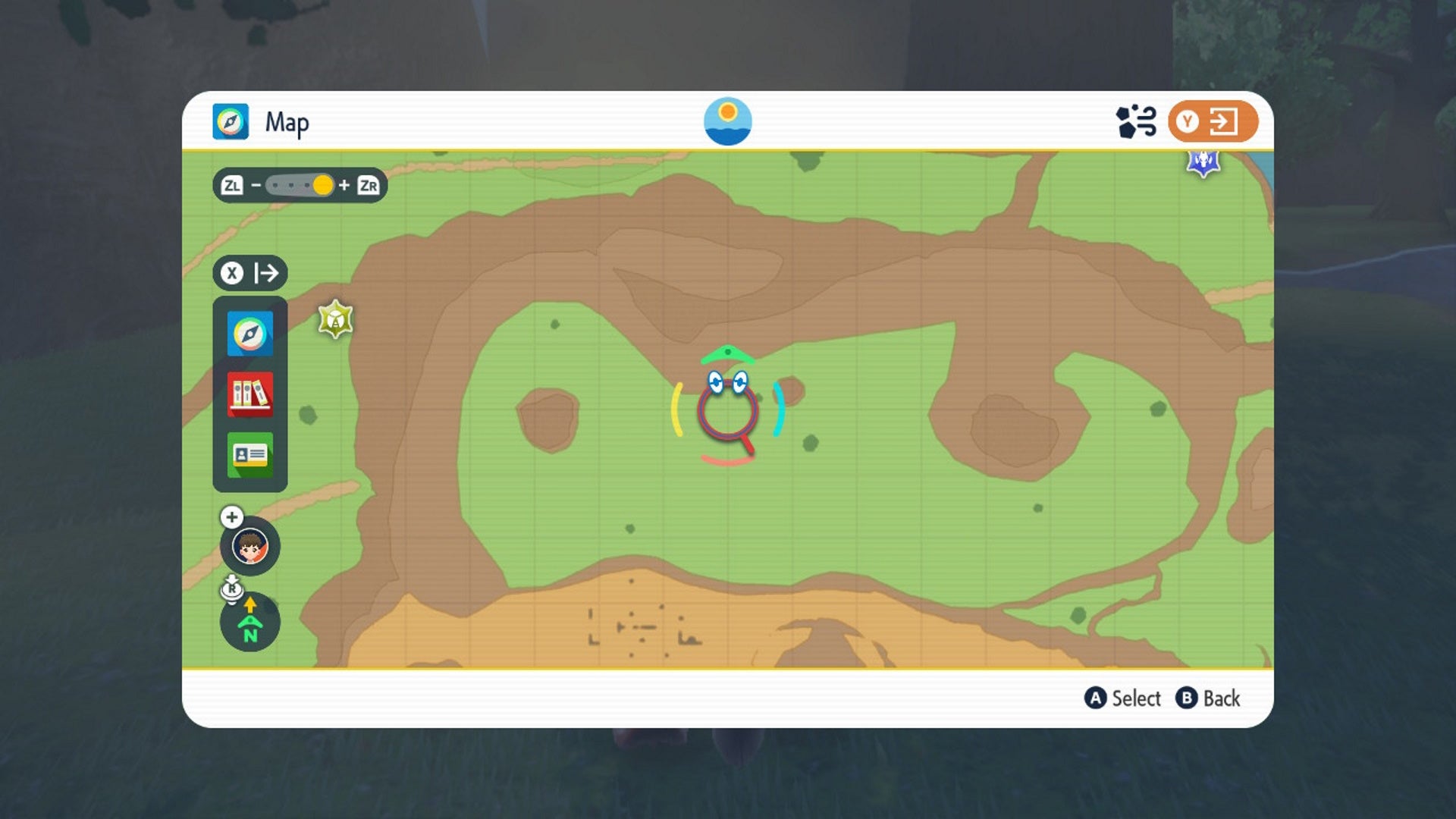
Task: Open the Pokédex red bookshelf icon
Action: click(249, 394)
